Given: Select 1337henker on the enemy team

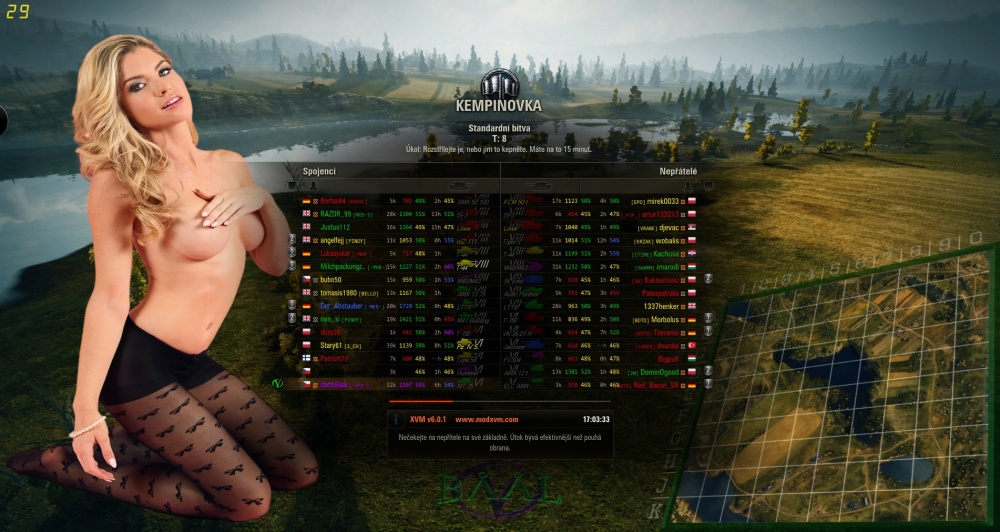Looking at the screenshot, I should tap(662, 306).
